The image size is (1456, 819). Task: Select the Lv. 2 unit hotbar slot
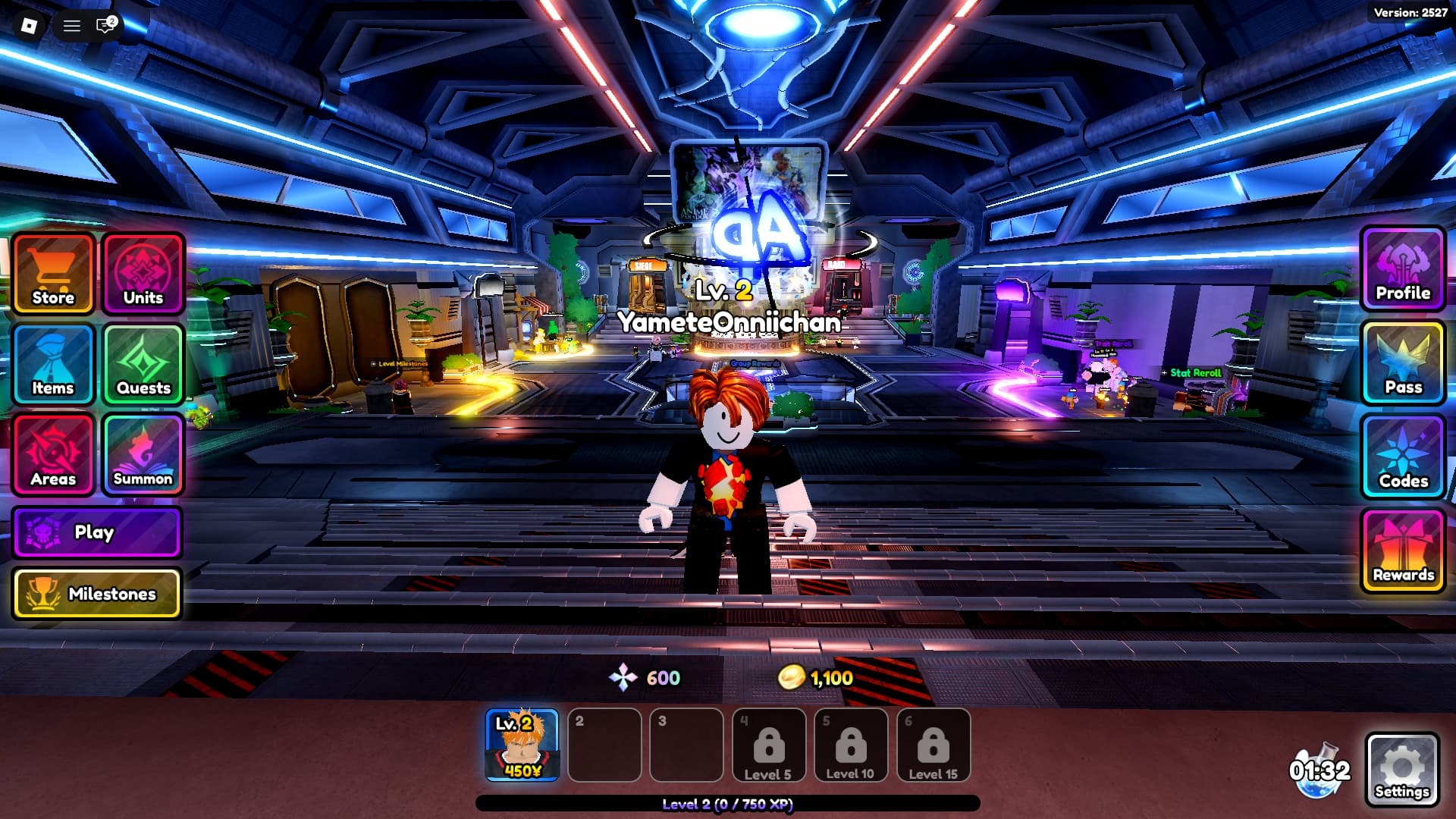(x=522, y=745)
